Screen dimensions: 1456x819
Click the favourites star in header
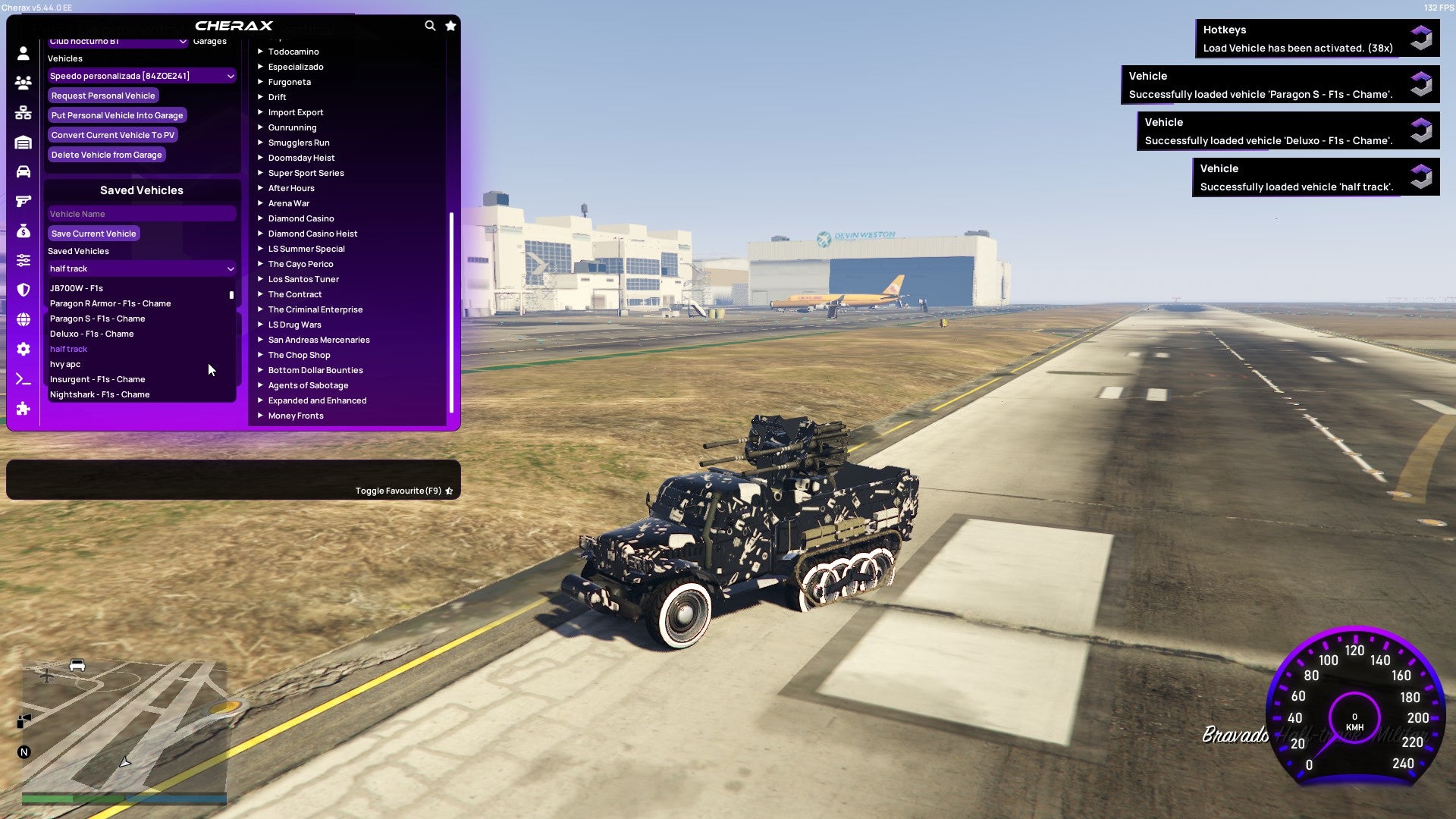click(450, 25)
